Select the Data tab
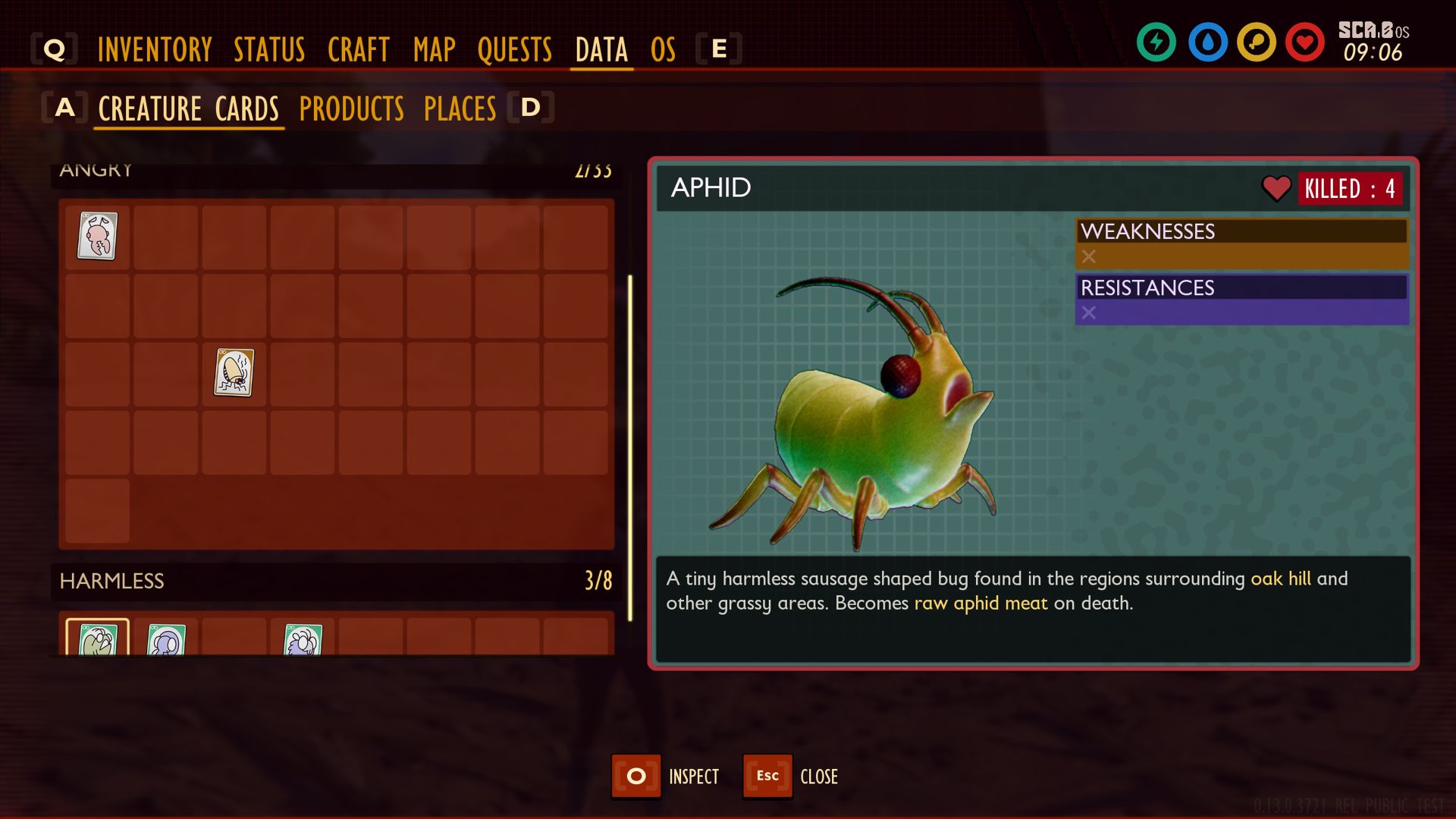 pyautogui.click(x=601, y=50)
